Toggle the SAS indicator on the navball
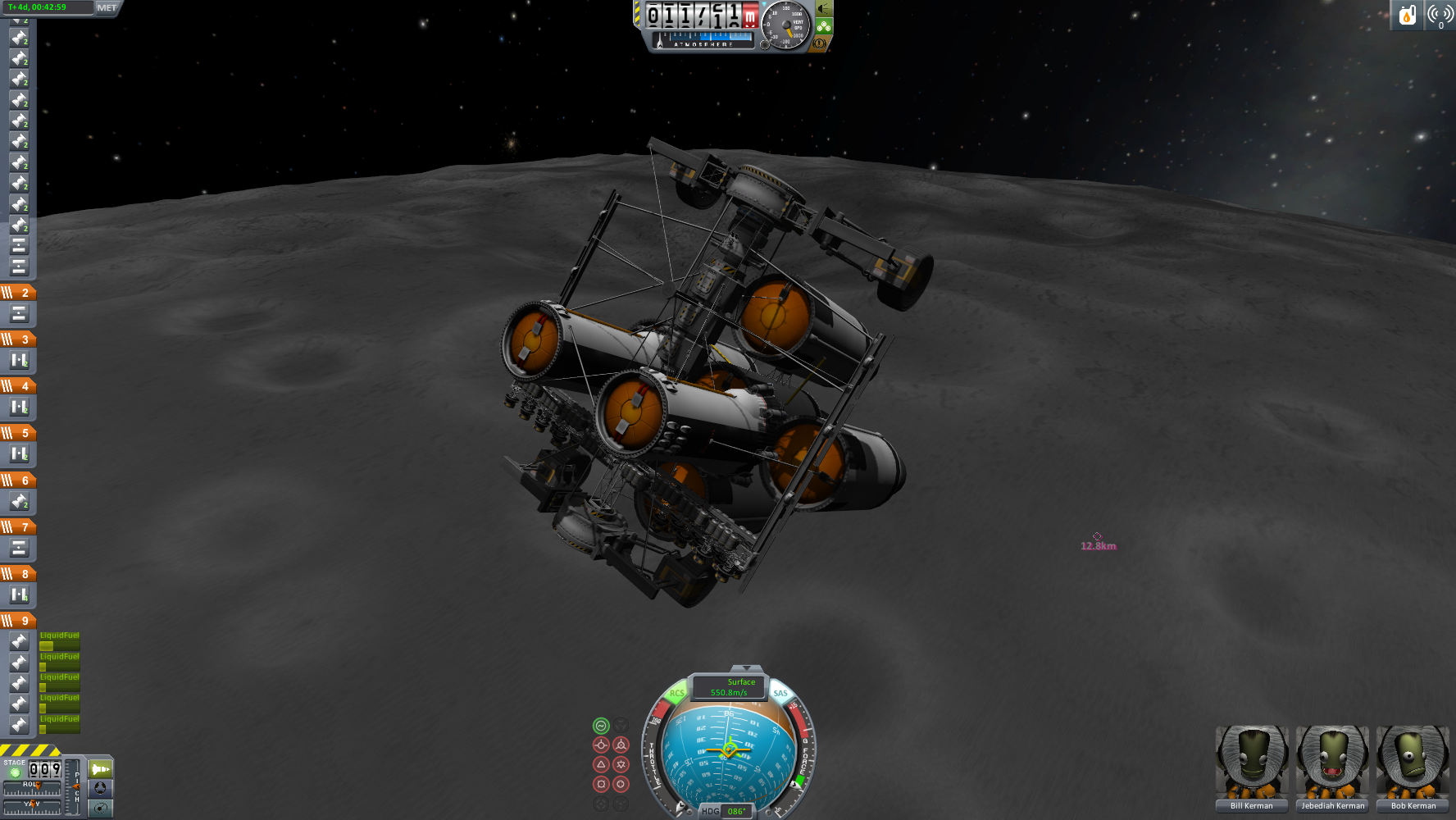This screenshot has width=1456, height=820. pos(780,694)
